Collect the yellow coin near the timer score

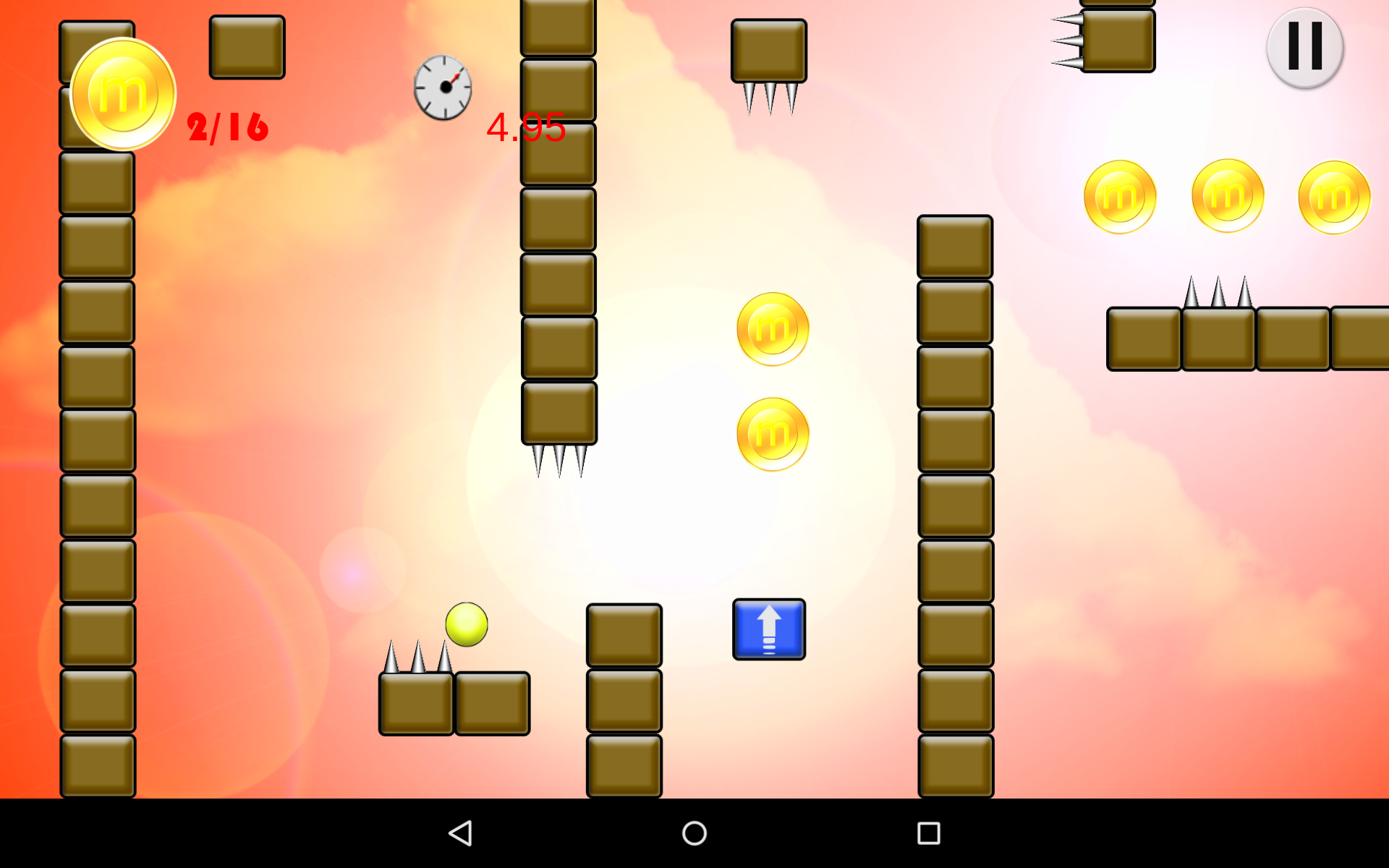pos(122,94)
